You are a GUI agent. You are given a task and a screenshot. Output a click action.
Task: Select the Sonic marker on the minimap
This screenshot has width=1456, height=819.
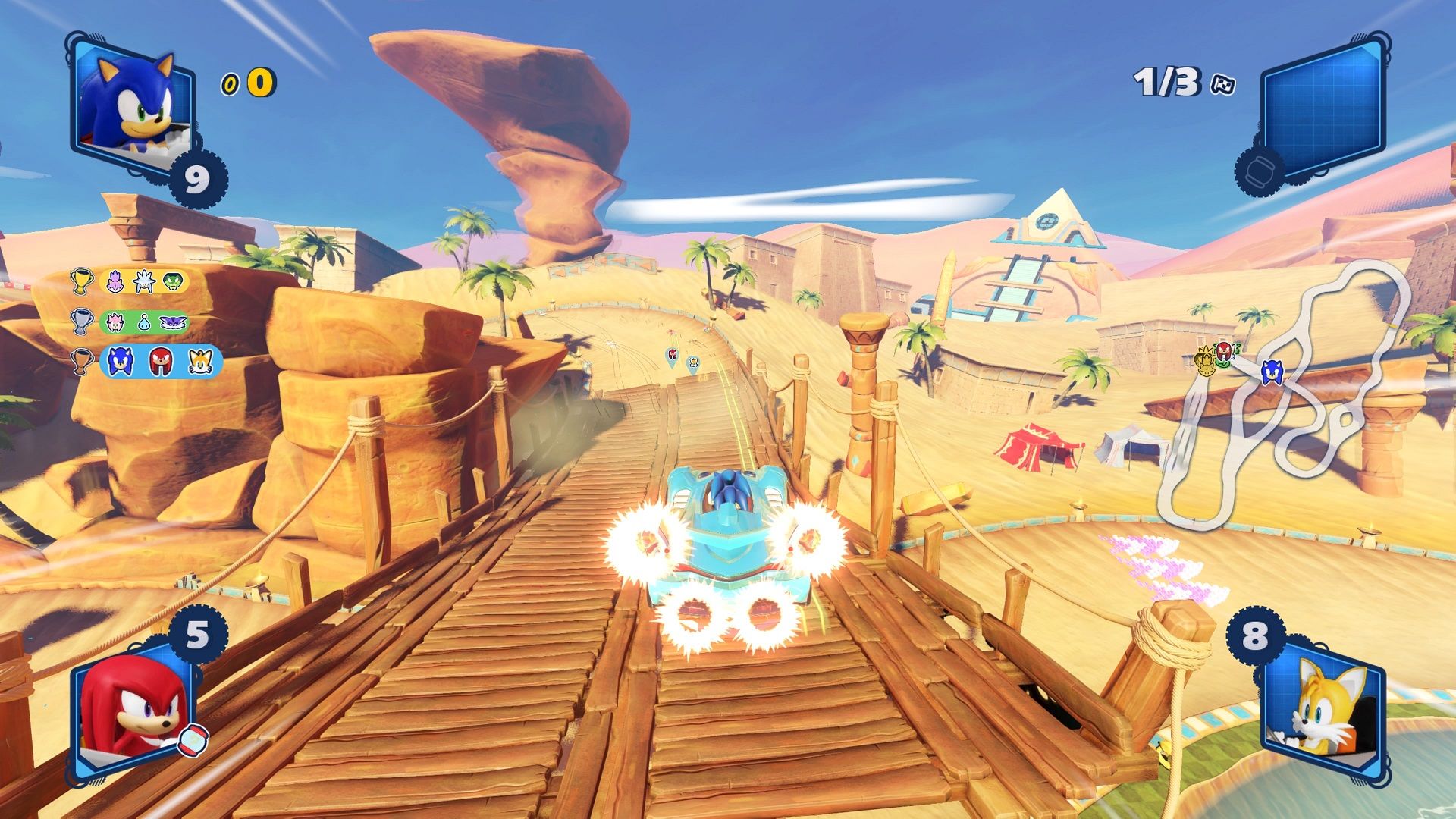[1272, 371]
